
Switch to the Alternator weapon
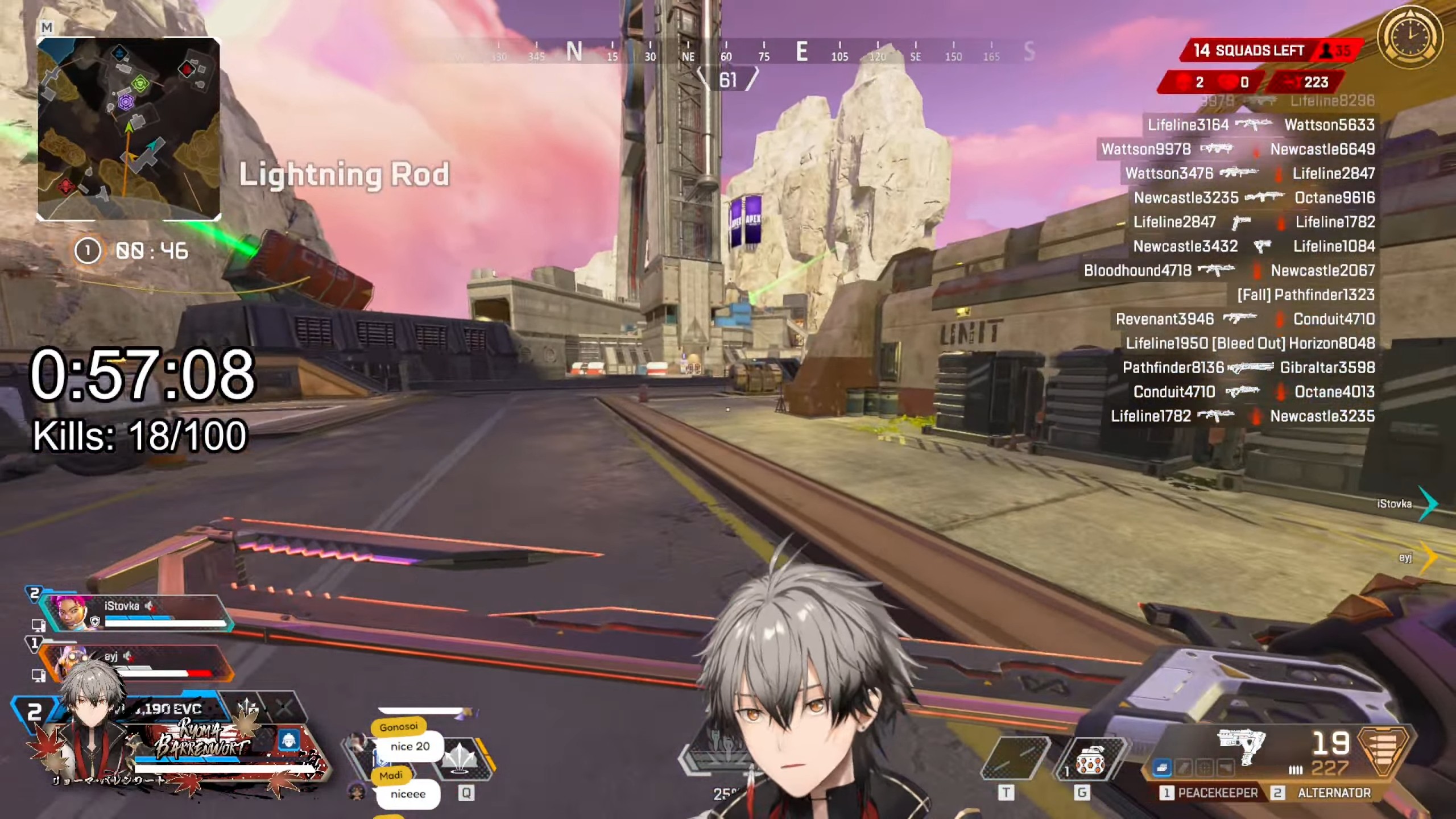click(x=1326, y=792)
